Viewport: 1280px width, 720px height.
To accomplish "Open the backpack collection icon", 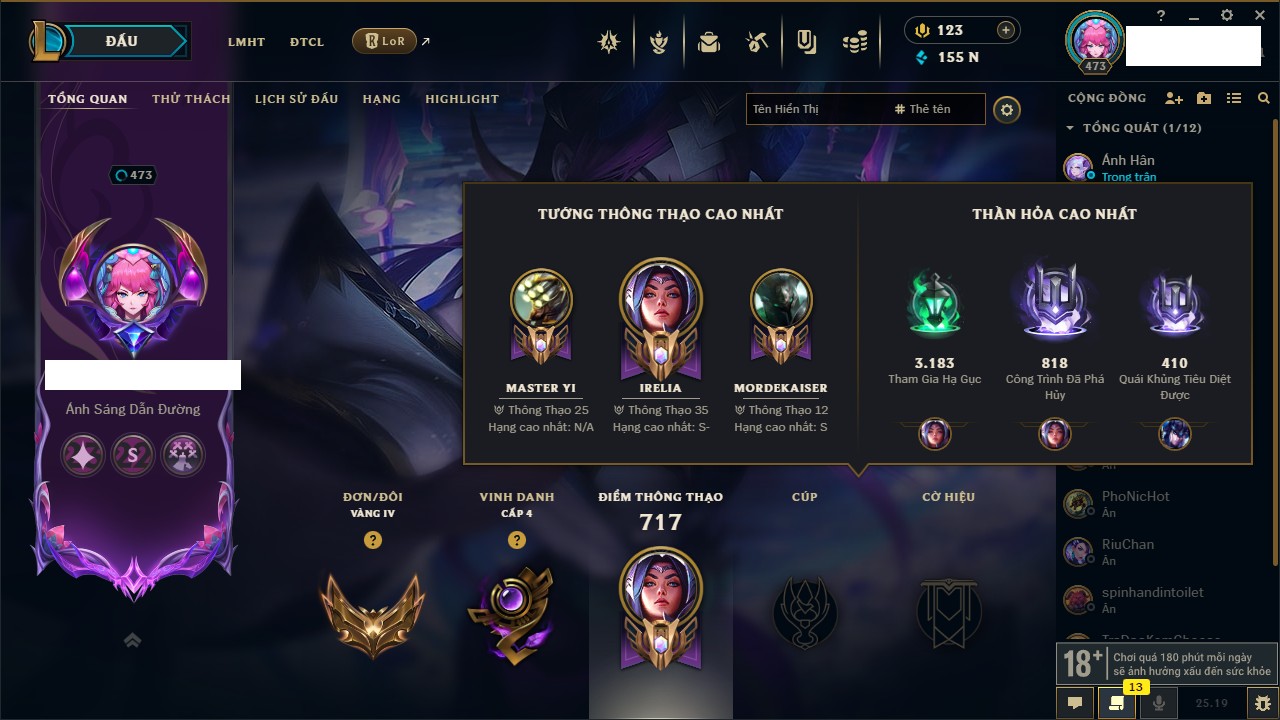I will (x=709, y=42).
